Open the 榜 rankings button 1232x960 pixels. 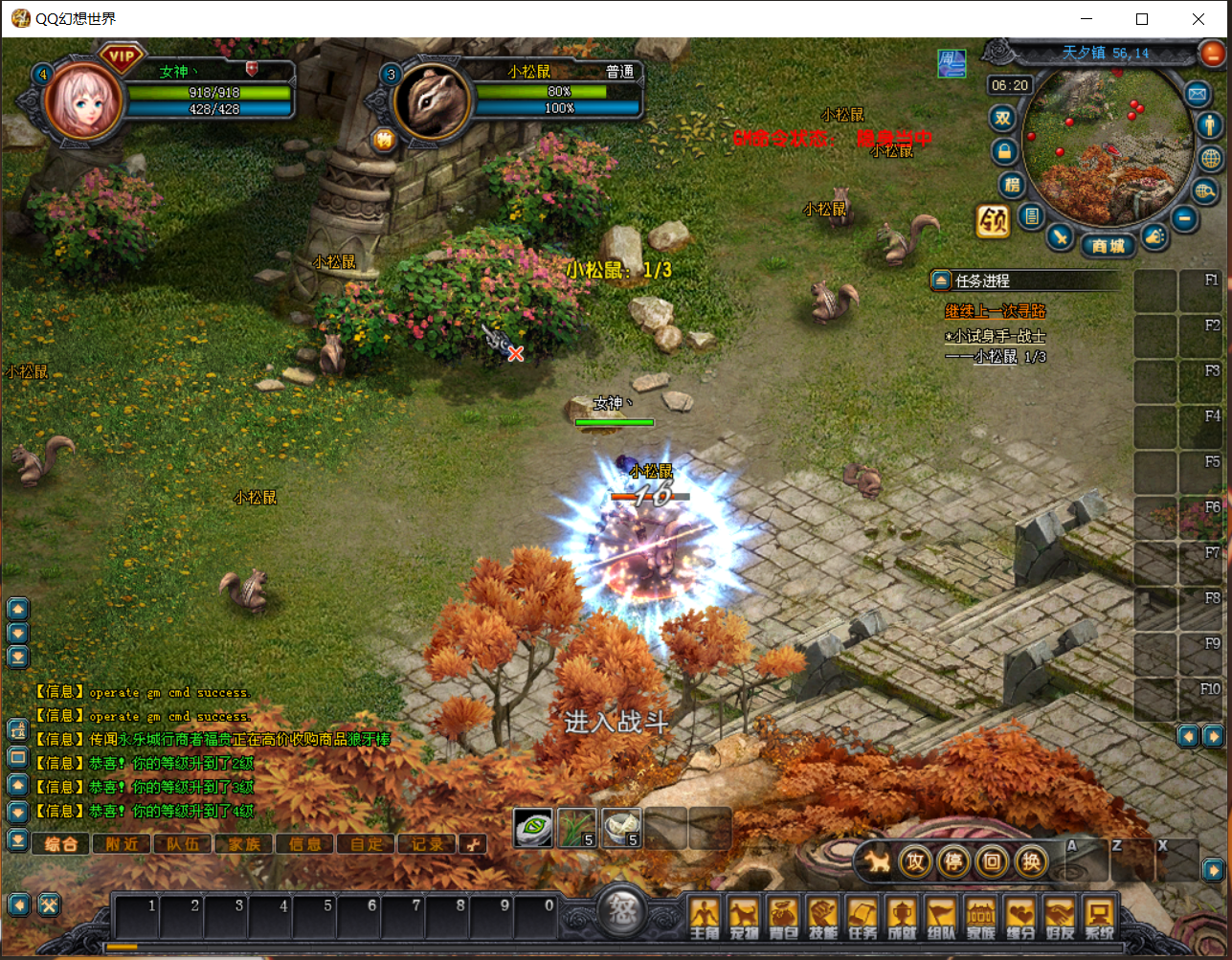[x=1011, y=184]
